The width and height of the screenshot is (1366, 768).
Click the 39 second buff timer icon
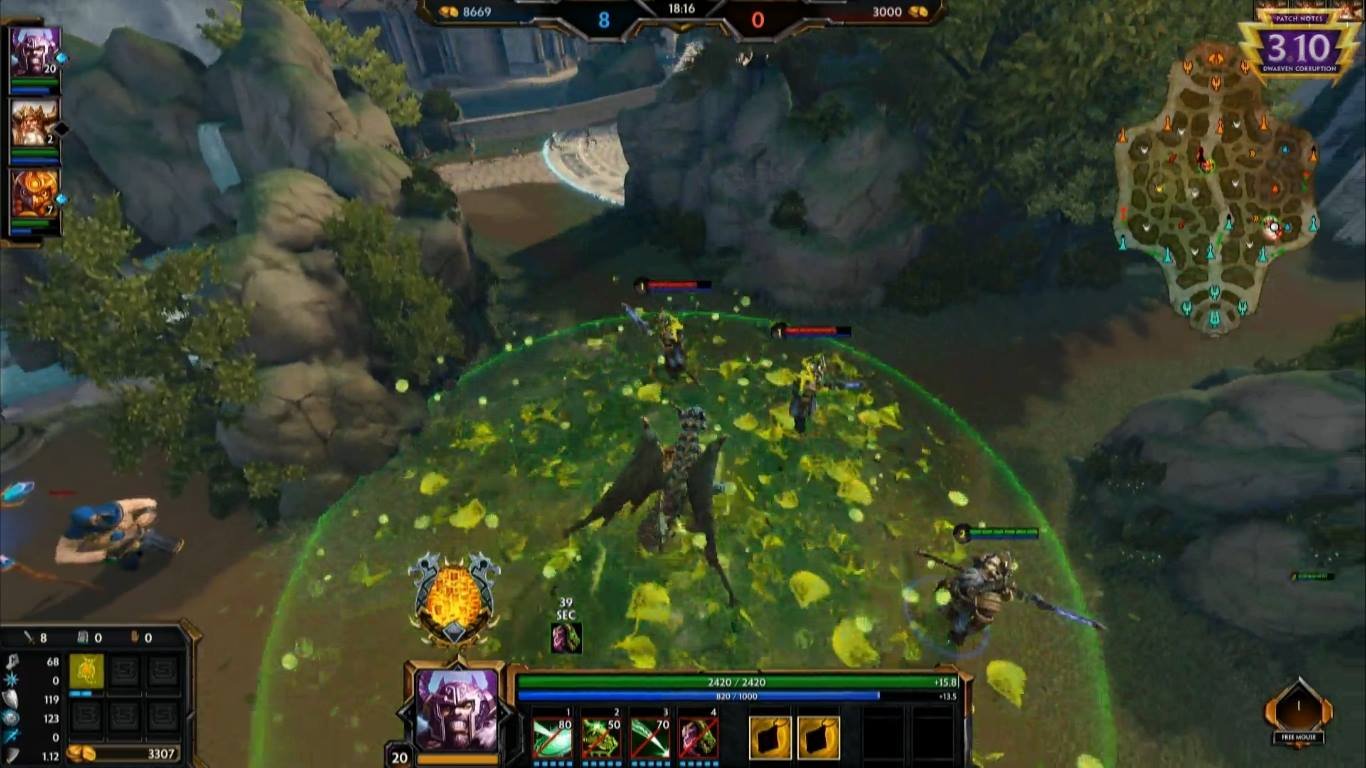click(566, 637)
